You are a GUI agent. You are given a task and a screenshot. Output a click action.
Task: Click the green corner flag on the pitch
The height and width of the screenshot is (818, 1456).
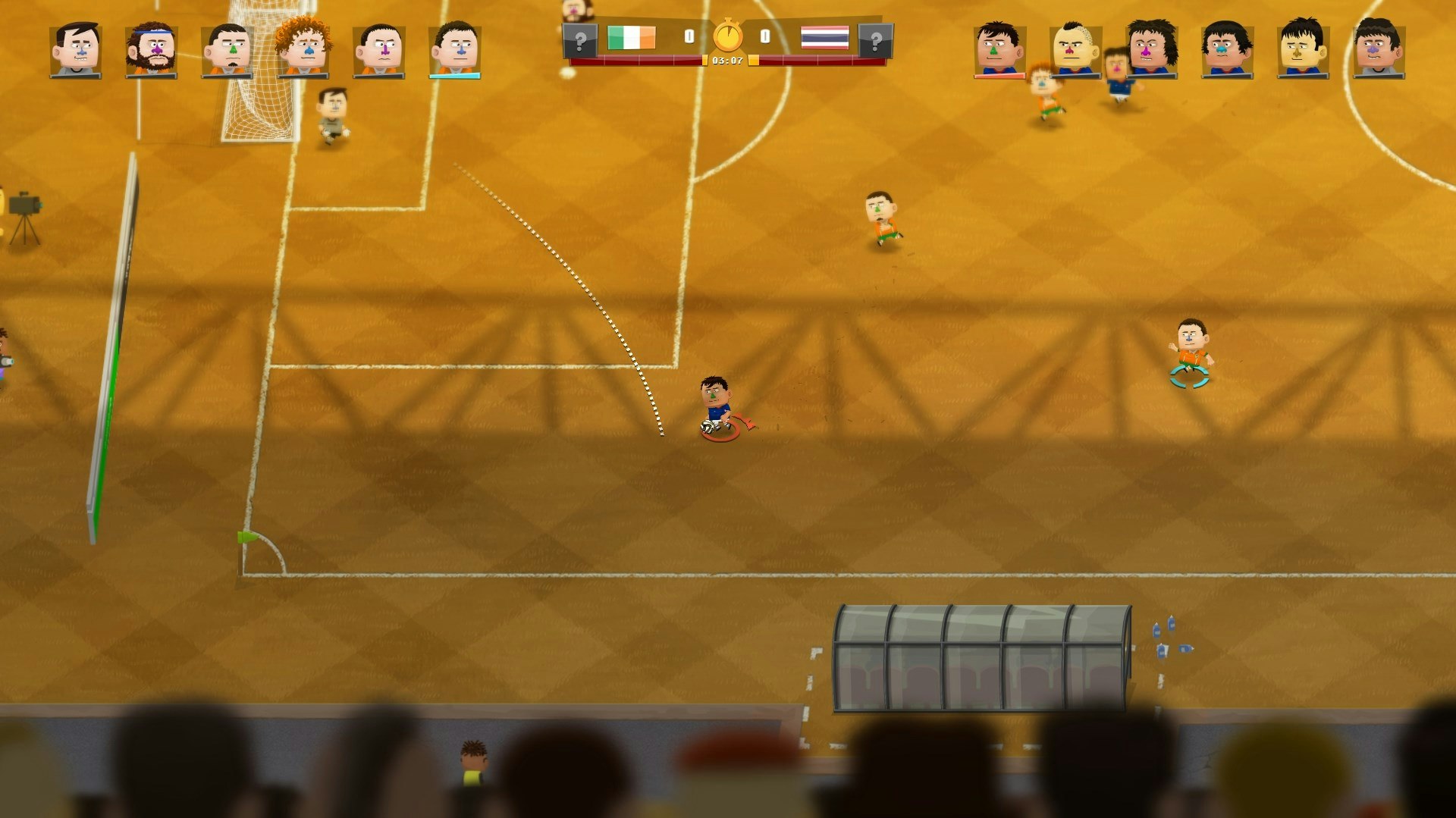pos(246,538)
